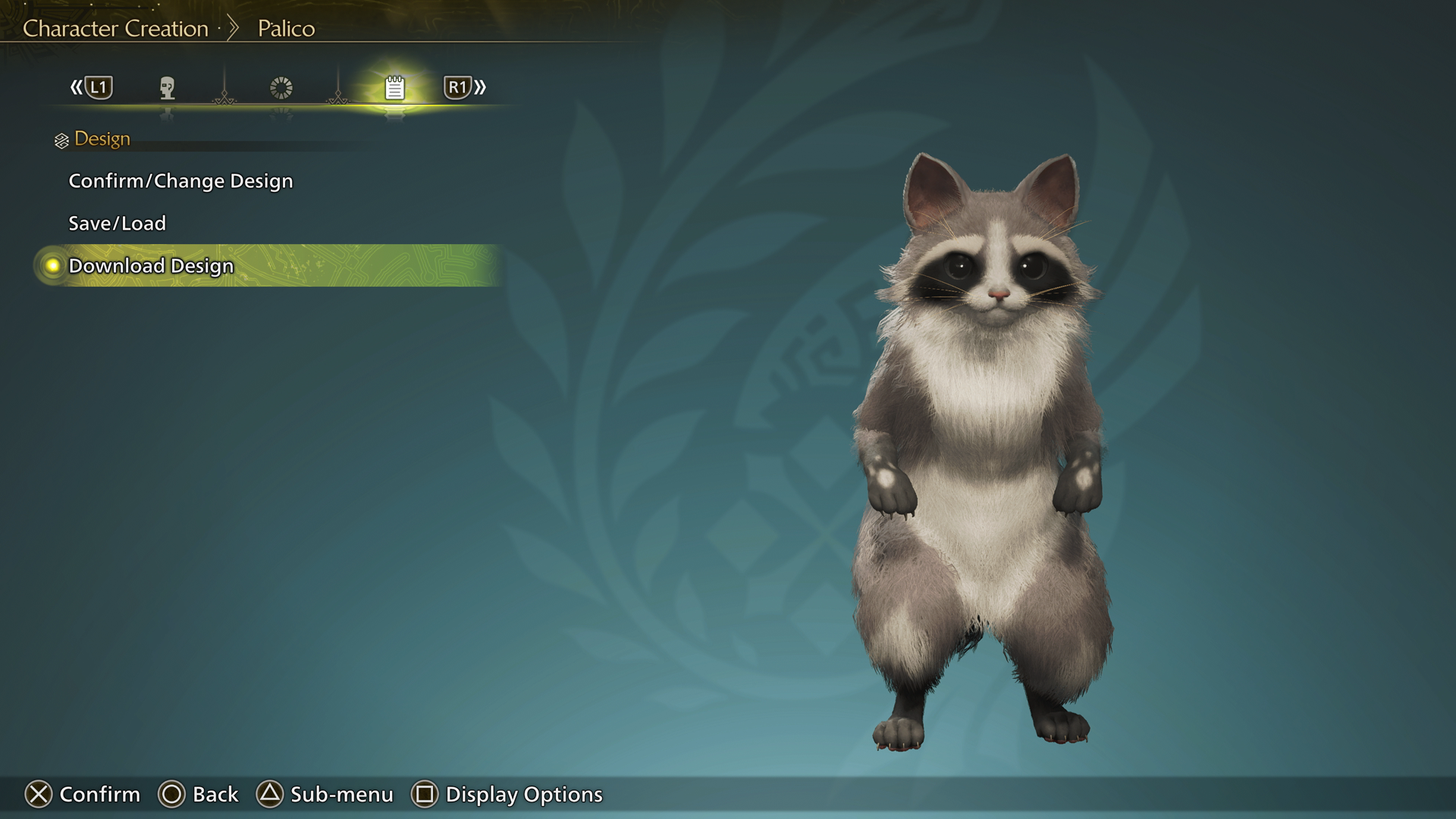Switch to the face appearance tab

(168, 88)
